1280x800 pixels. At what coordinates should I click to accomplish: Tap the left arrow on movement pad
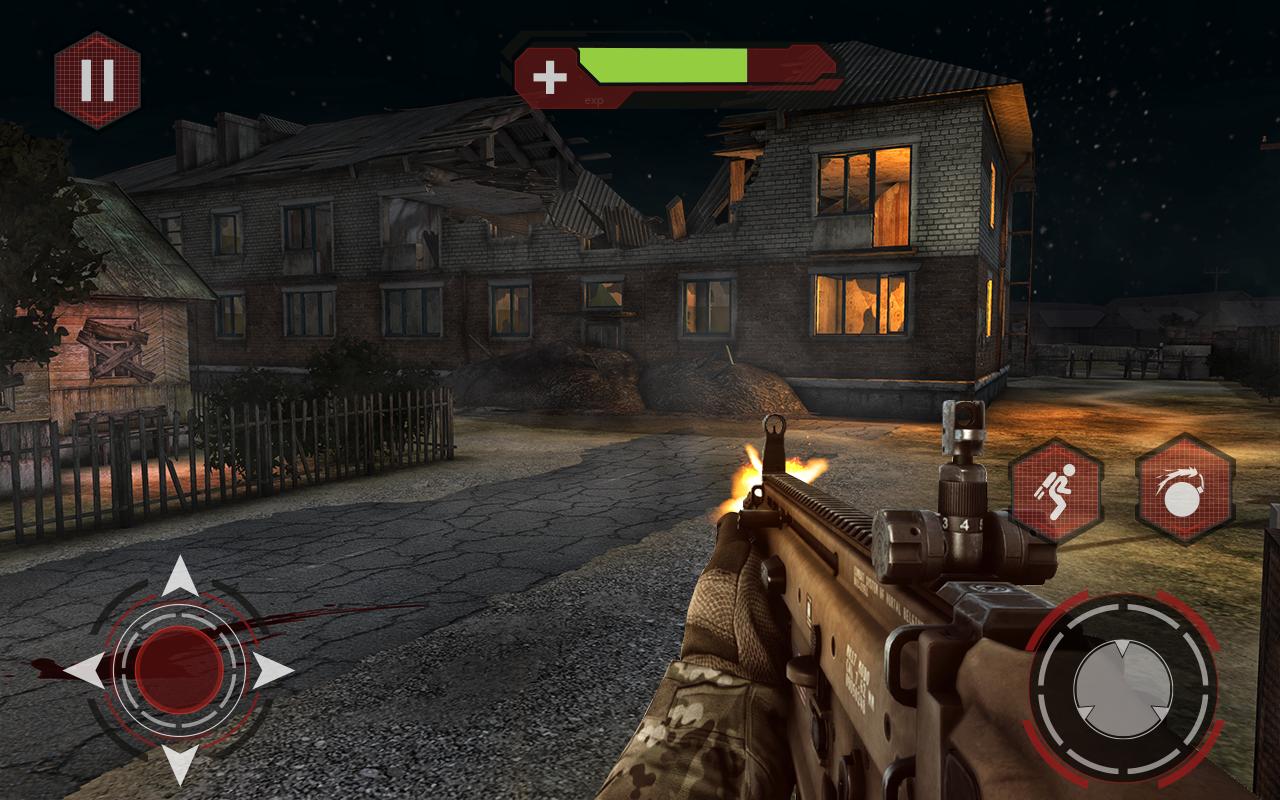pyautogui.click(x=84, y=670)
